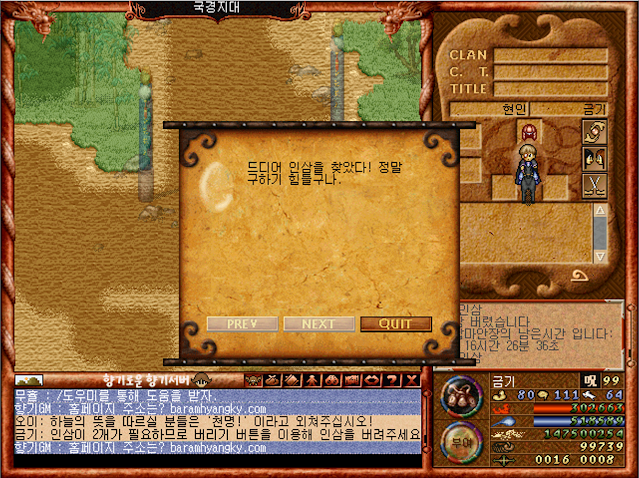Open the pouch inventory round button
This screenshot has width=639, height=478.
[x=460, y=395]
